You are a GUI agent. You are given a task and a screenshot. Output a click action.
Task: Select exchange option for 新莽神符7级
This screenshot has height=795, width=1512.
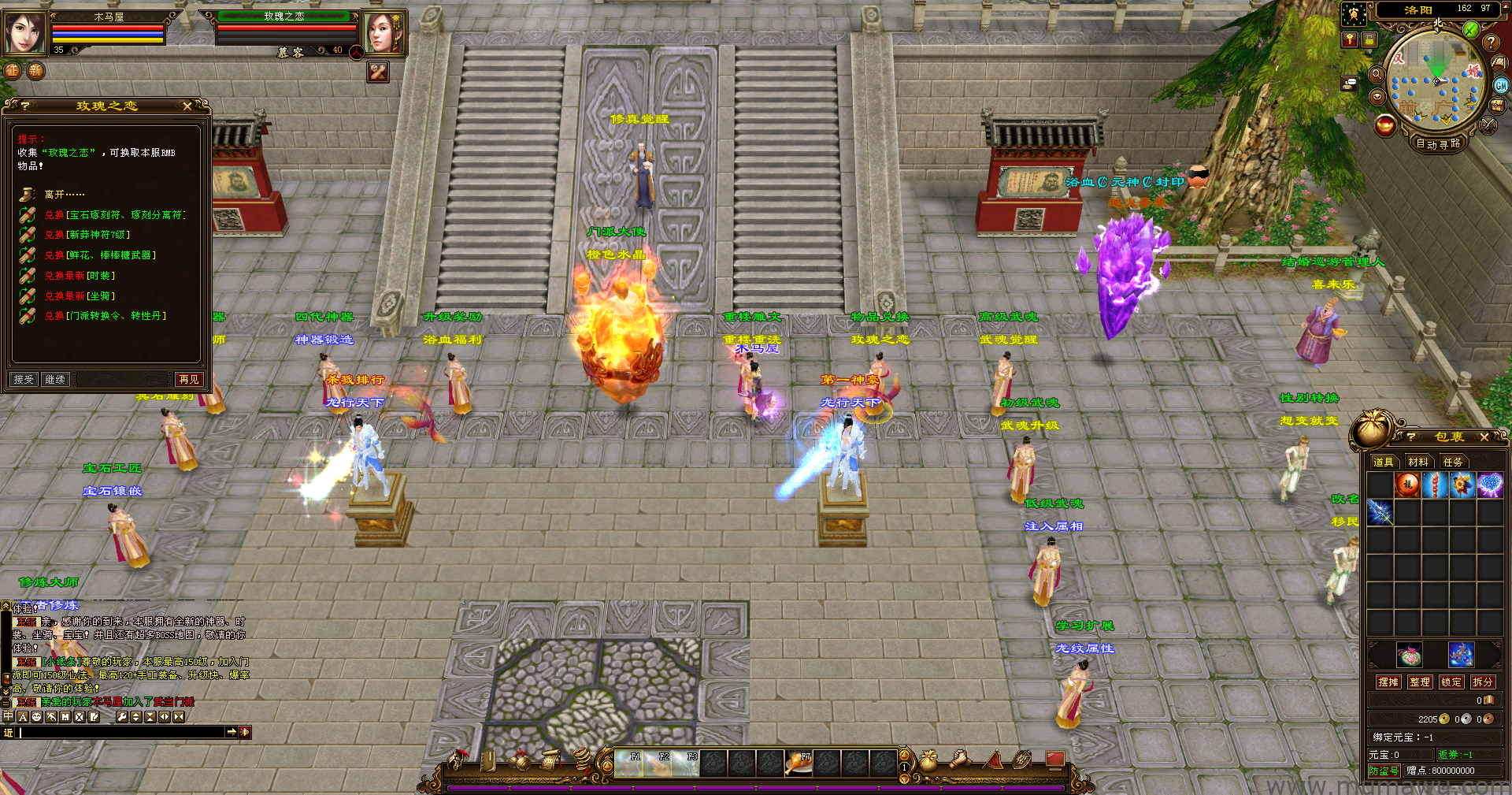(87, 235)
